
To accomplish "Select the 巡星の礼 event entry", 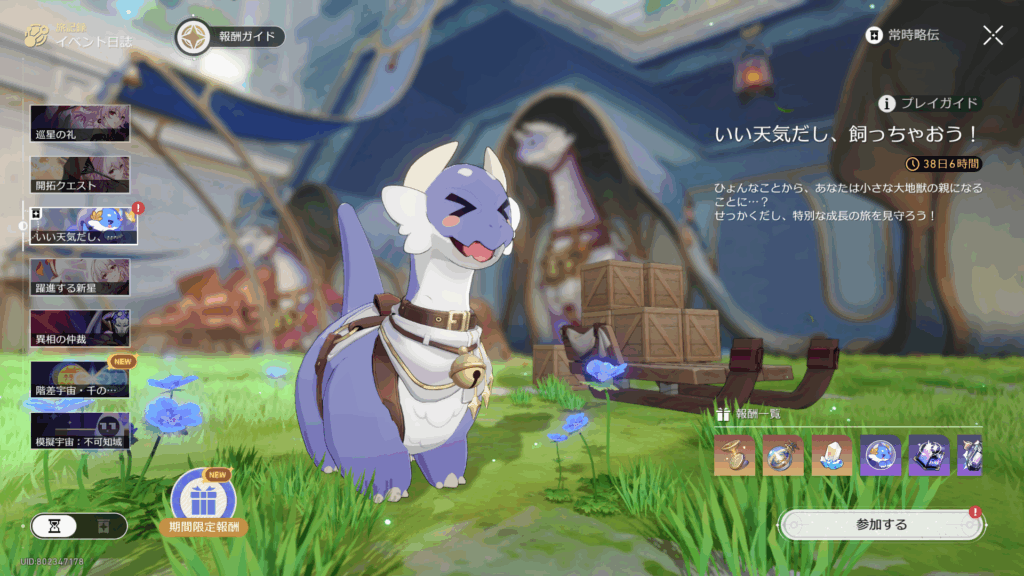I will (80, 123).
